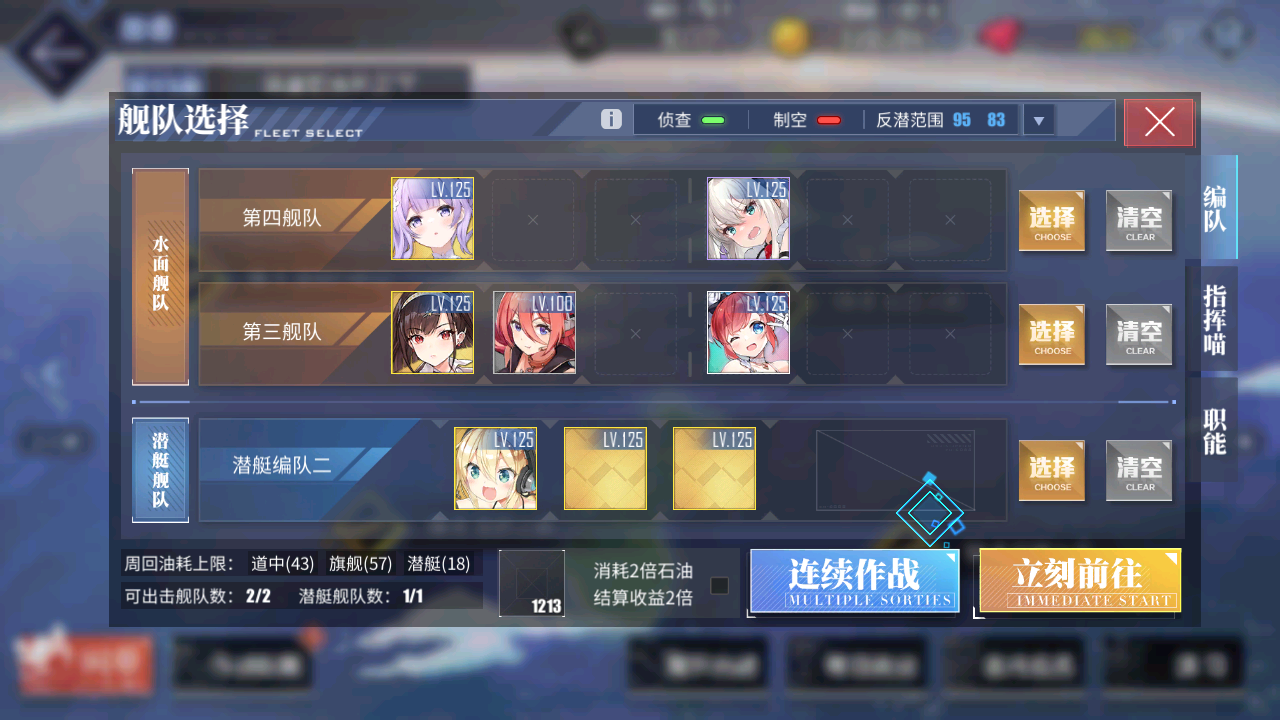Select the white-haired ship in 第四舰队
This screenshot has height=720, width=1280.
click(748, 219)
